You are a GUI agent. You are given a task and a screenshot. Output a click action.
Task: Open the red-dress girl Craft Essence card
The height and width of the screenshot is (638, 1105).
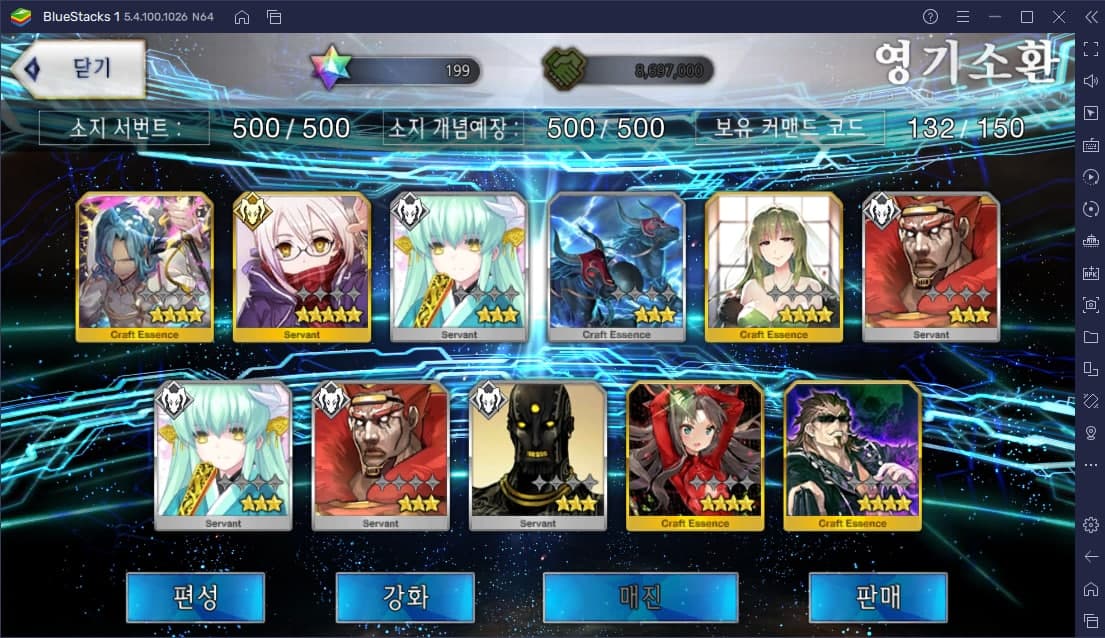coord(695,455)
